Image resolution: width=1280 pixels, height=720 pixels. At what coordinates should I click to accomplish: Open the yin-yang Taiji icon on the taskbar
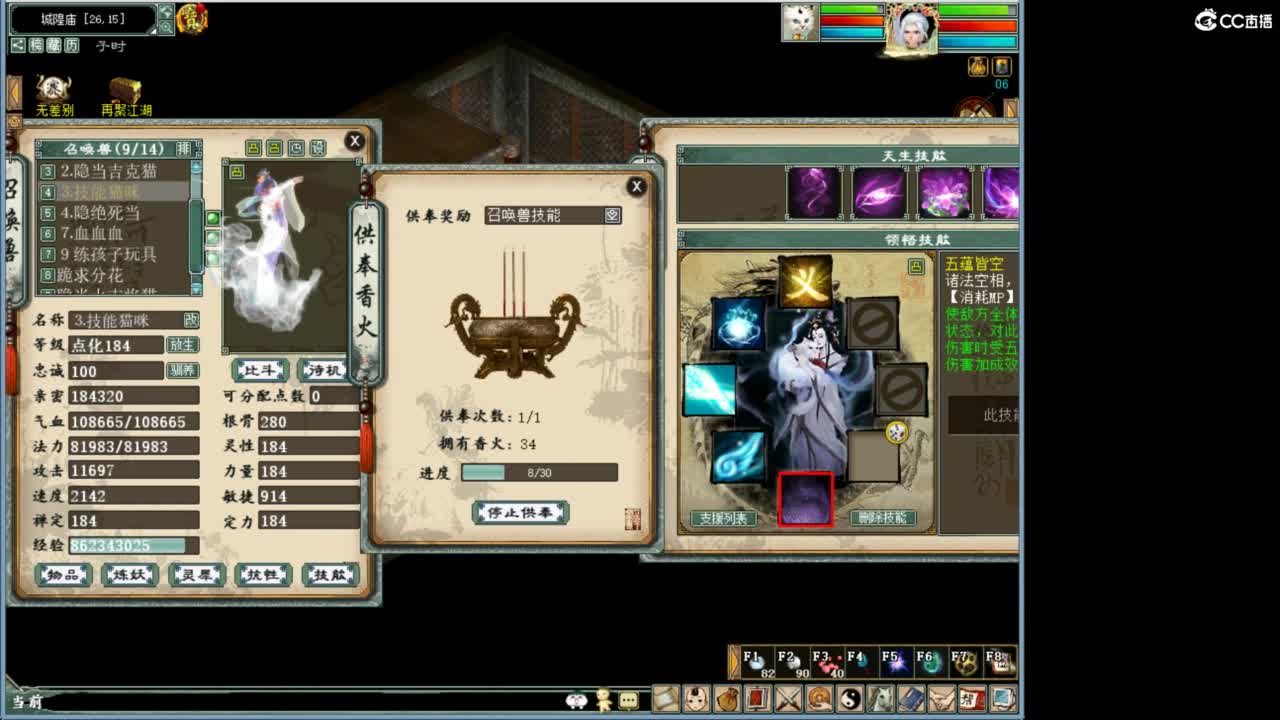click(x=852, y=699)
